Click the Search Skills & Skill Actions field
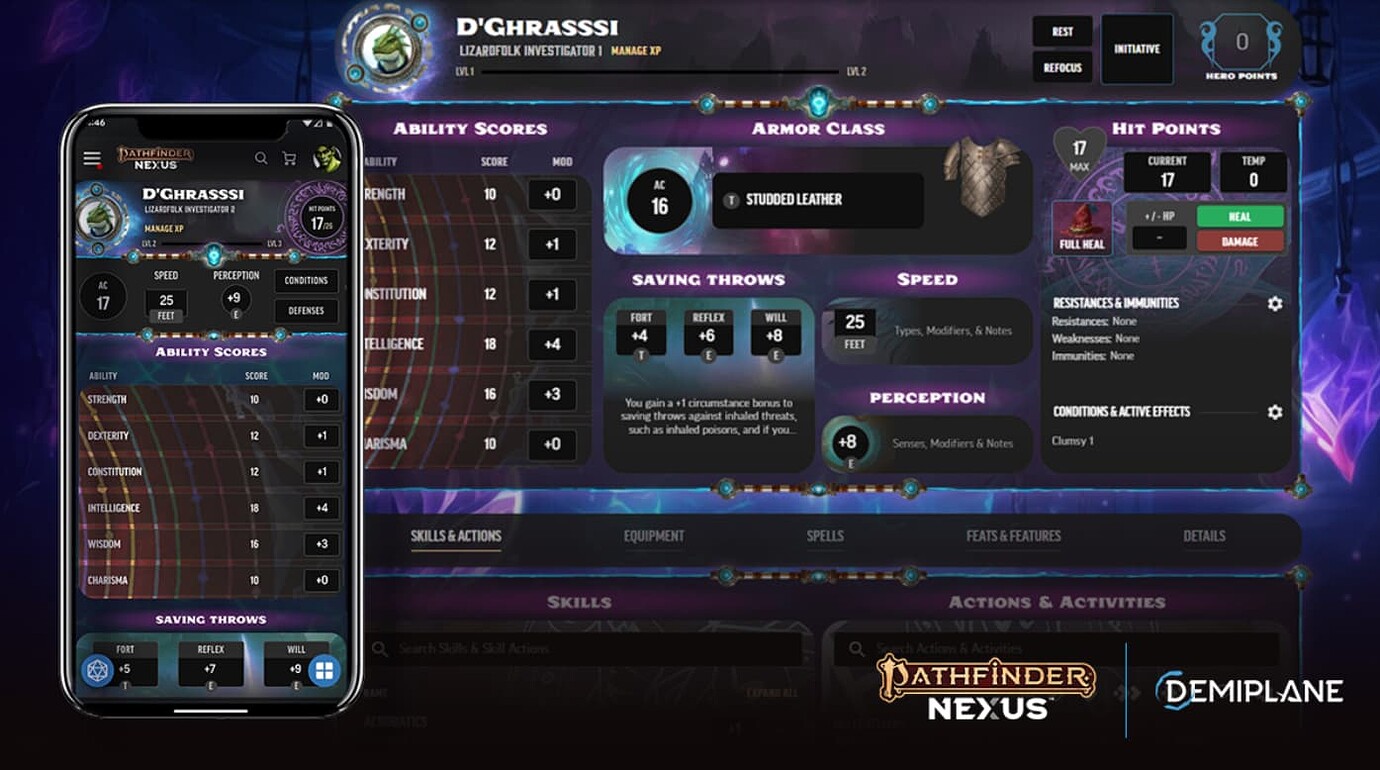The height and width of the screenshot is (770, 1380). pyautogui.click(x=560, y=648)
